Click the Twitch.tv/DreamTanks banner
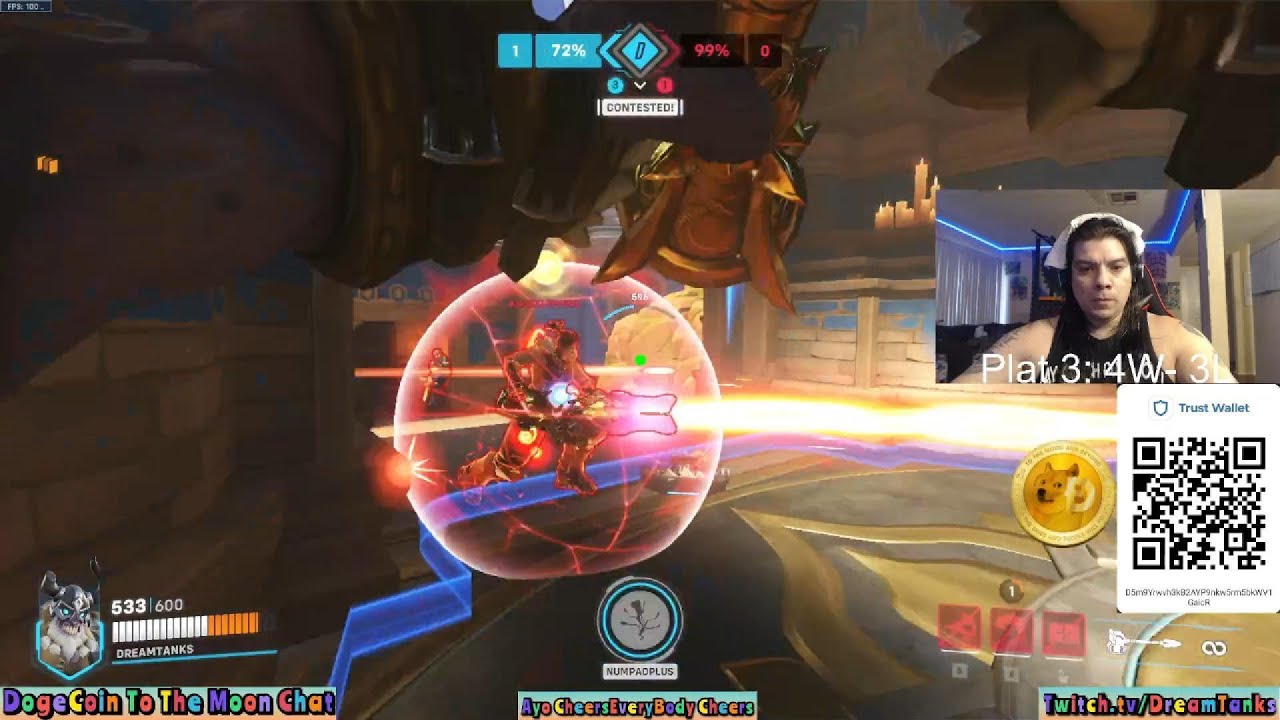Image resolution: width=1280 pixels, height=720 pixels. tap(1160, 705)
